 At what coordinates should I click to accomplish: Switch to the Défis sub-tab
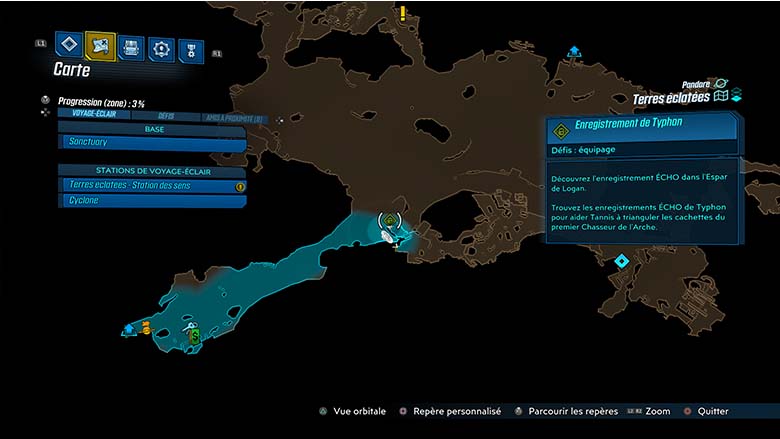click(166, 116)
